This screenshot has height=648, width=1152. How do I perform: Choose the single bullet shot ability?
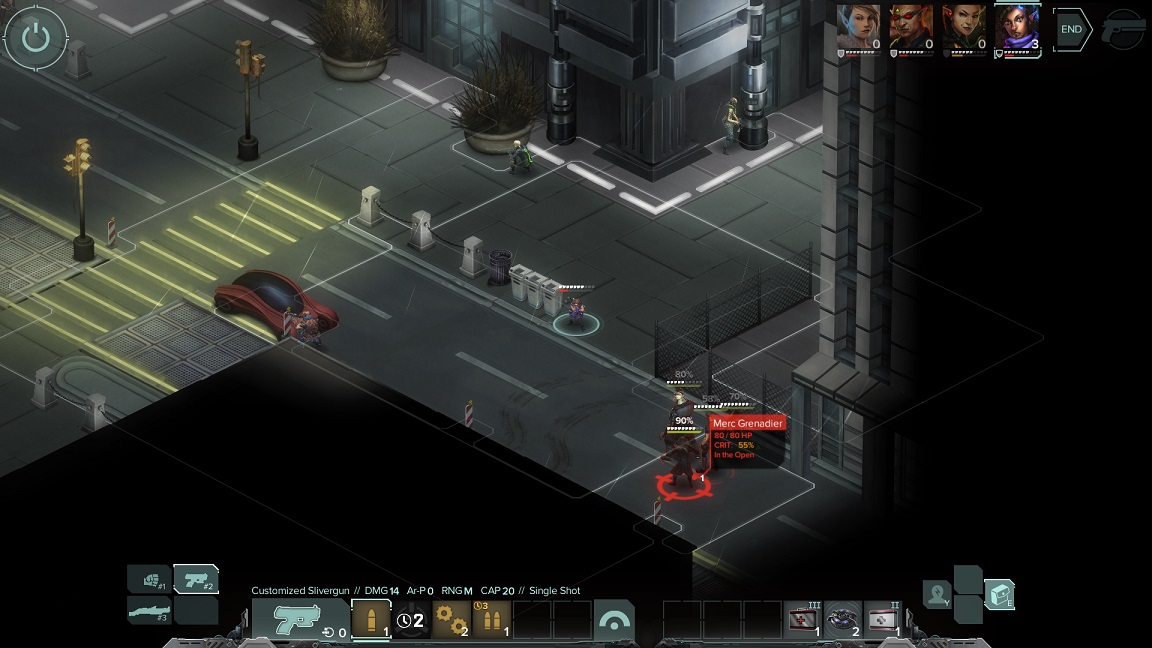tap(371, 619)
